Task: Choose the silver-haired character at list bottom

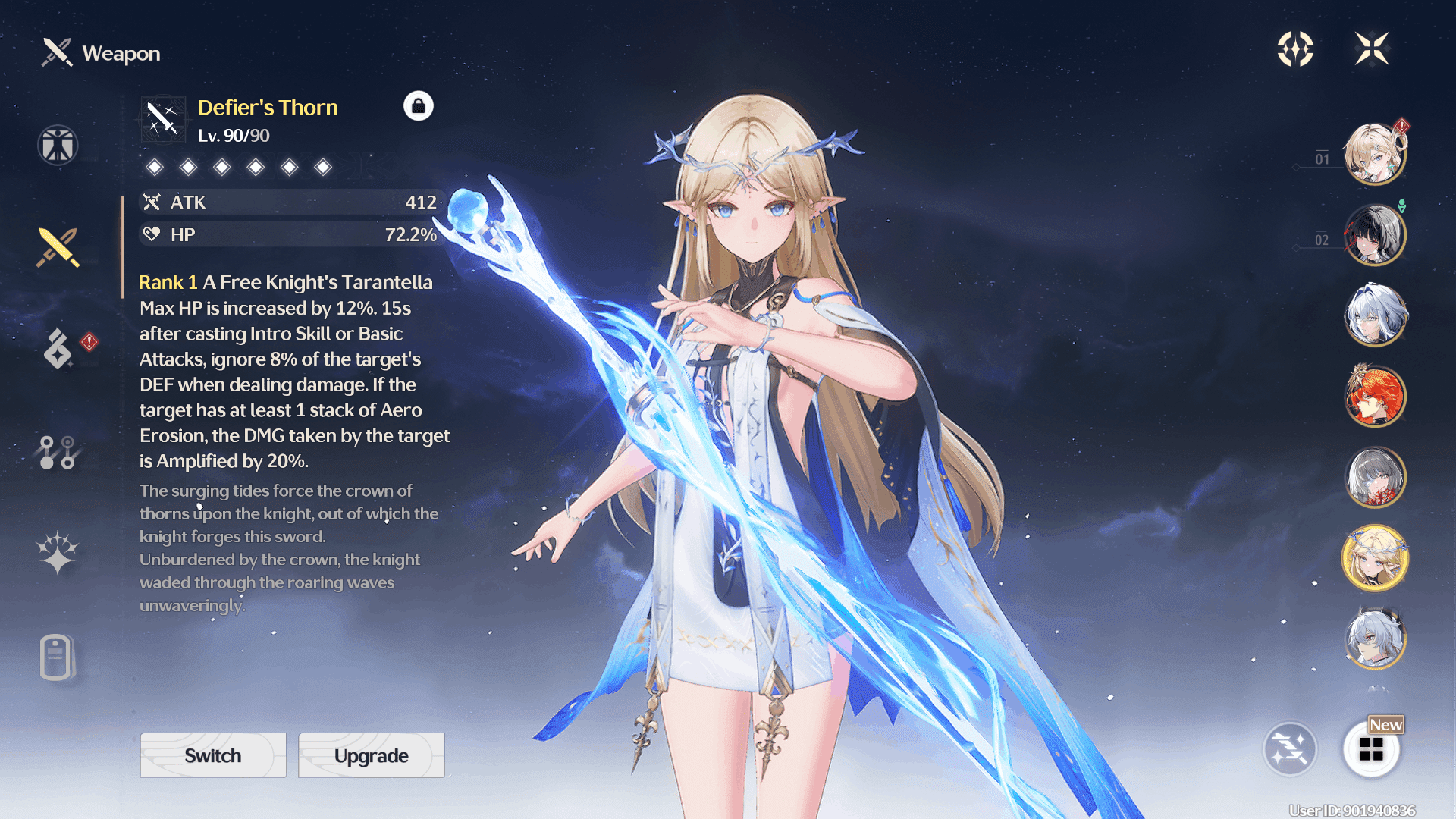Action: 1374,639
